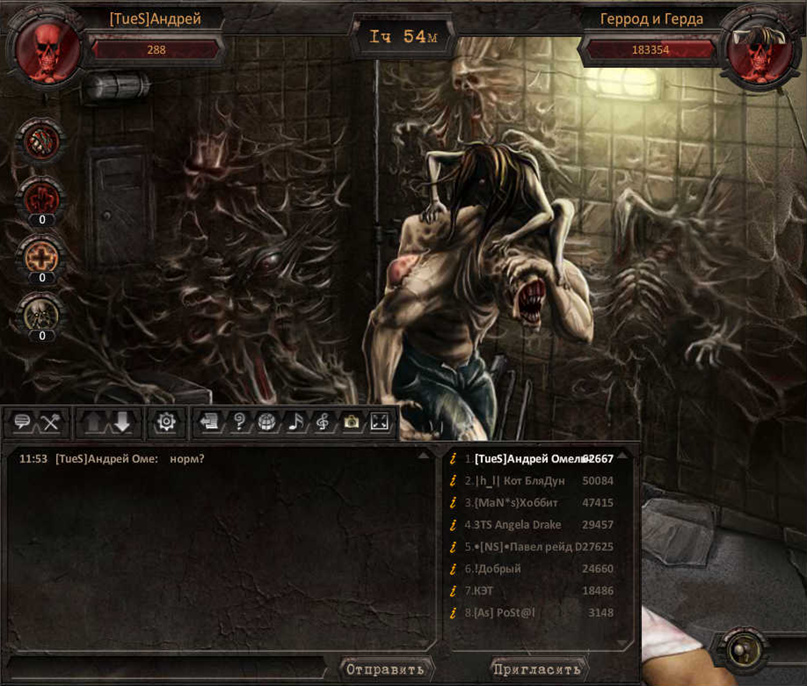Image resolution: width=807 pixels, height=686 pixels.
Task: Select 3TS Angela Drake in the ranking list
Action: click(518, 525)
